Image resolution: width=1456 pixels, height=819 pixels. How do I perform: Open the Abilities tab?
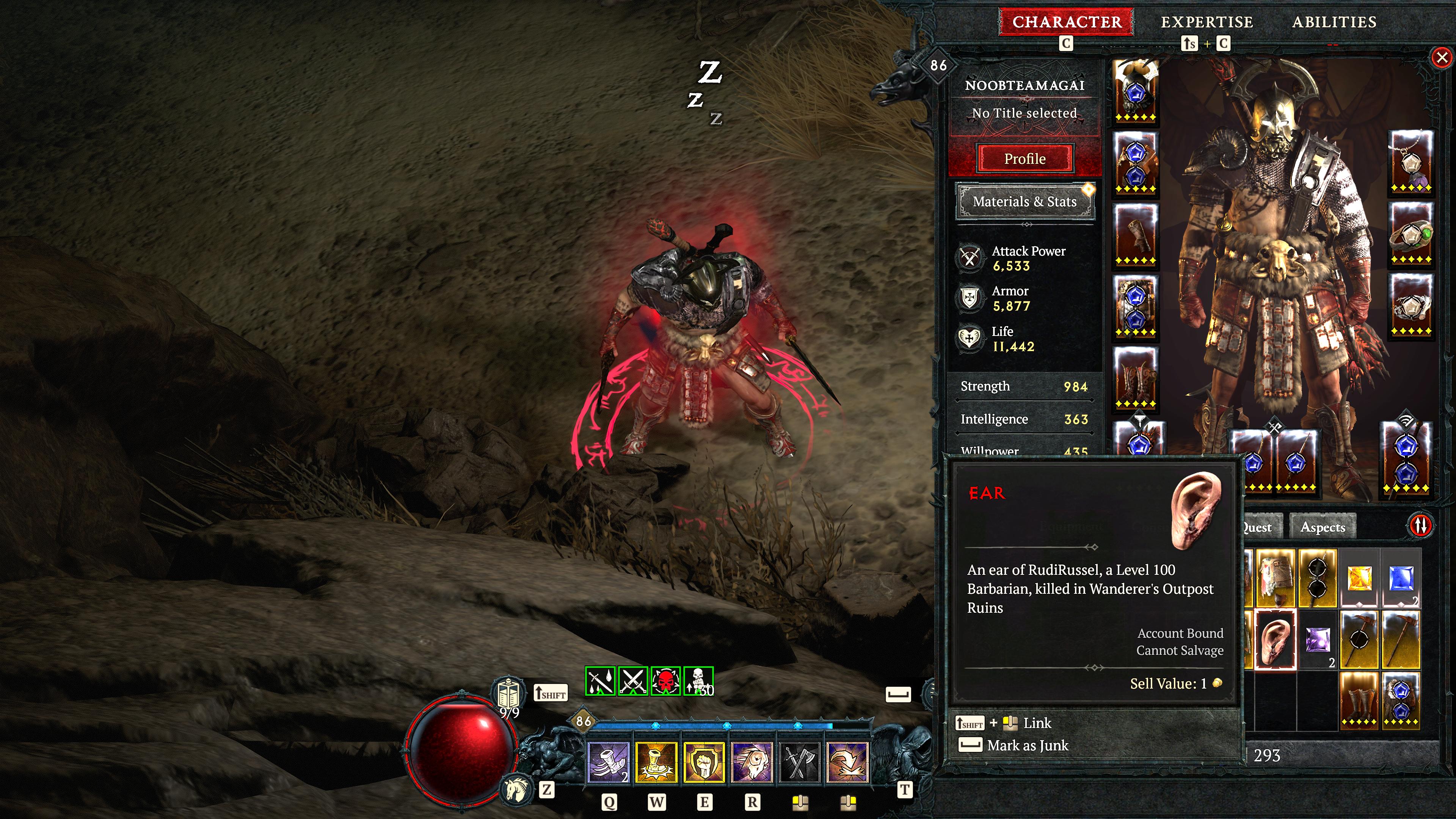tap(1334, 22)
